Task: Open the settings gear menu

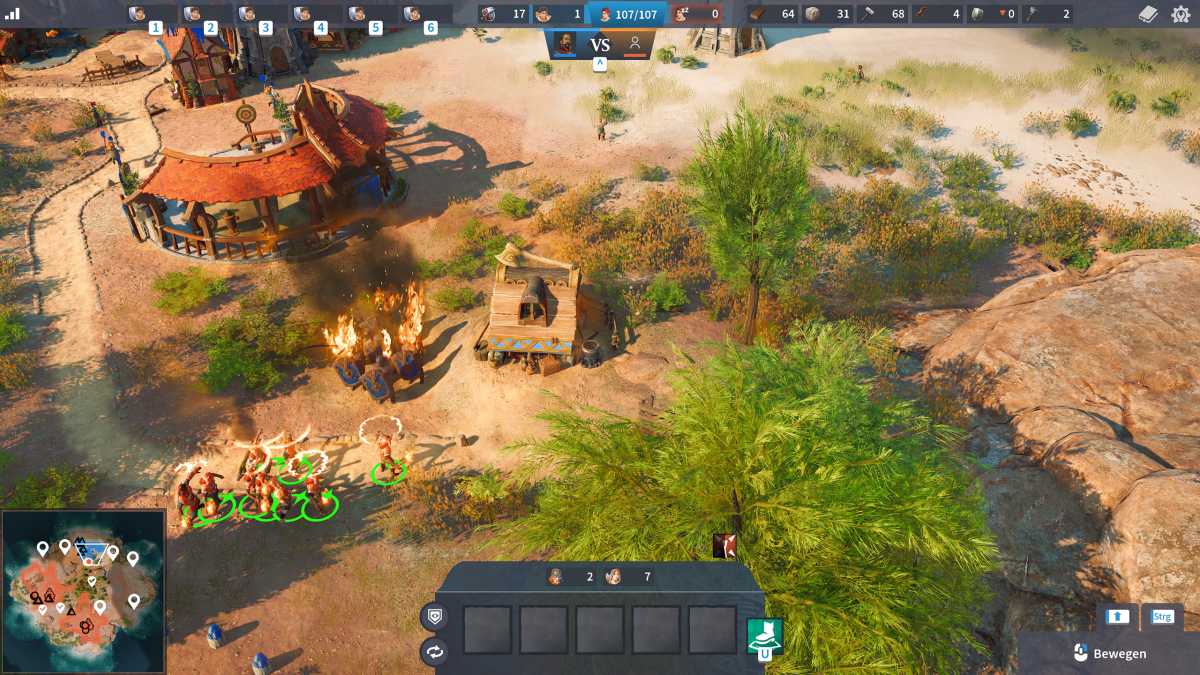Action: (1180, 14)
